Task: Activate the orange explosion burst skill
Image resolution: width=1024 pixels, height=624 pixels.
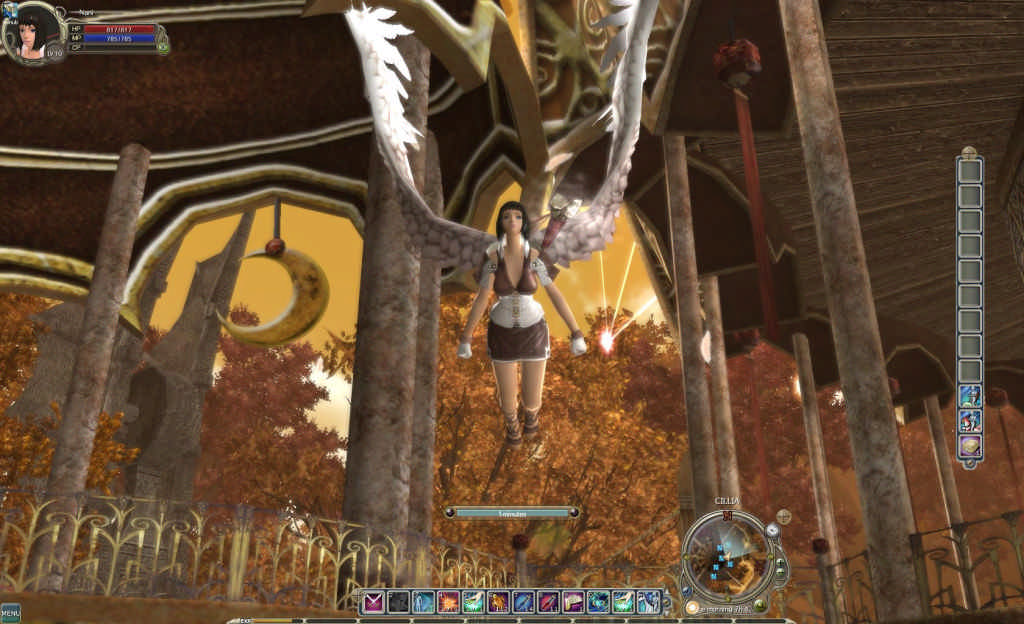Action: click(448, 602)
